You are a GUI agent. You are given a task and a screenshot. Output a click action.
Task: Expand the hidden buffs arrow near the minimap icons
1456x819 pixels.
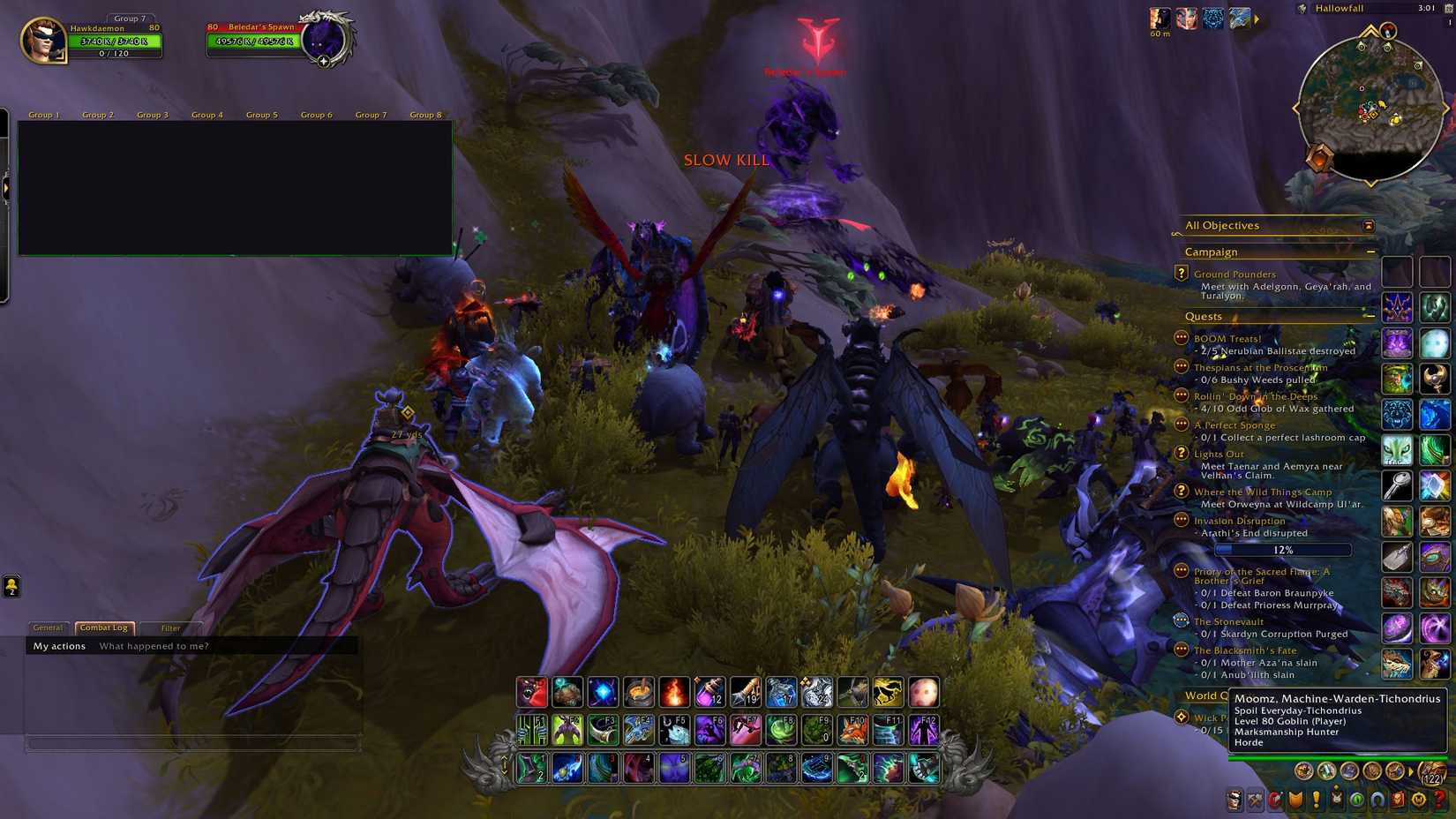tap(1257, 19)
